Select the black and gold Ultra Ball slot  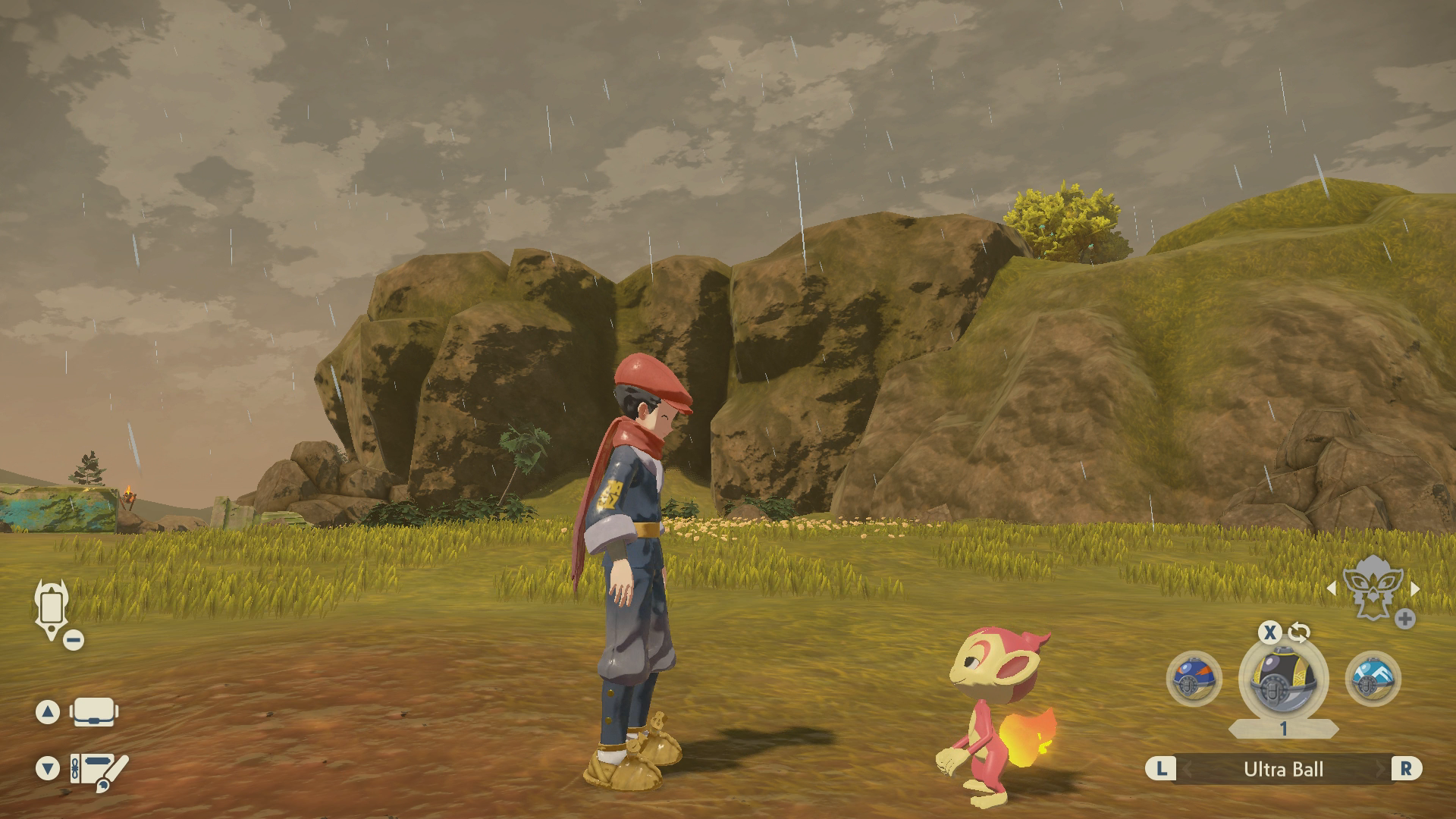pyautogui.click(x=1283, y=677)
